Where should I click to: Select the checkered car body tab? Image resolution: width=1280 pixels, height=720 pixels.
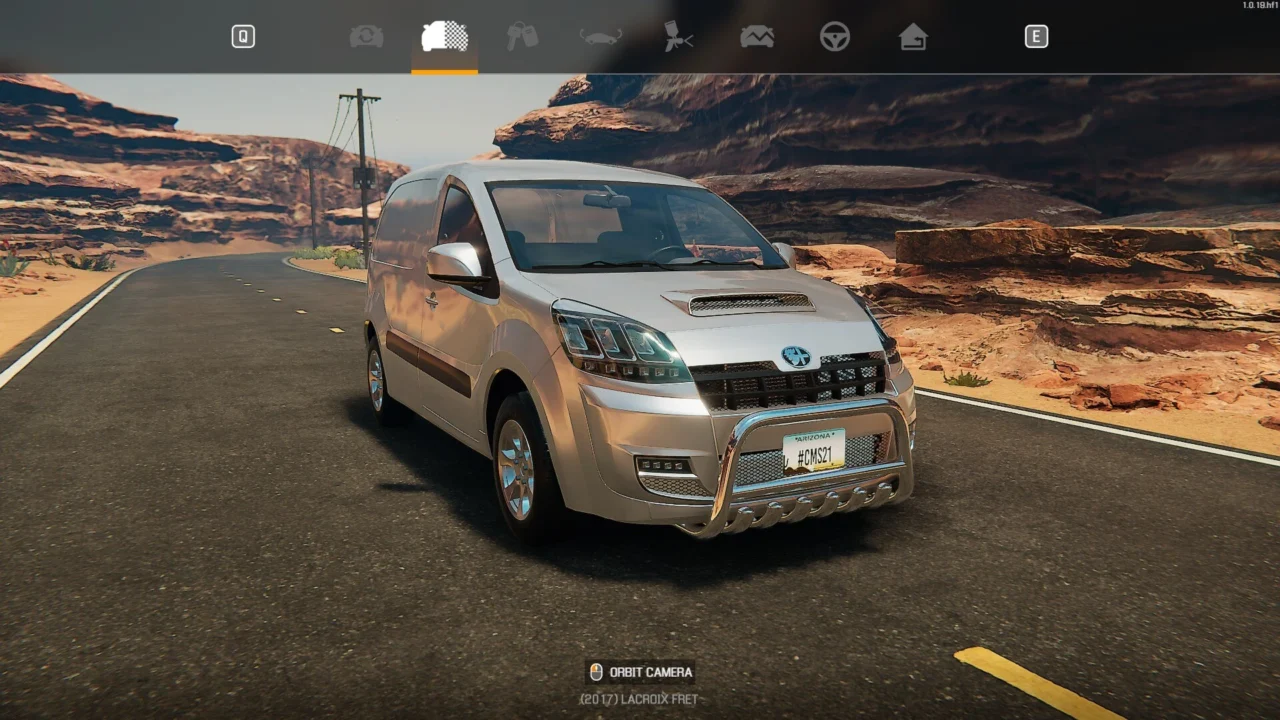[444, 37]
